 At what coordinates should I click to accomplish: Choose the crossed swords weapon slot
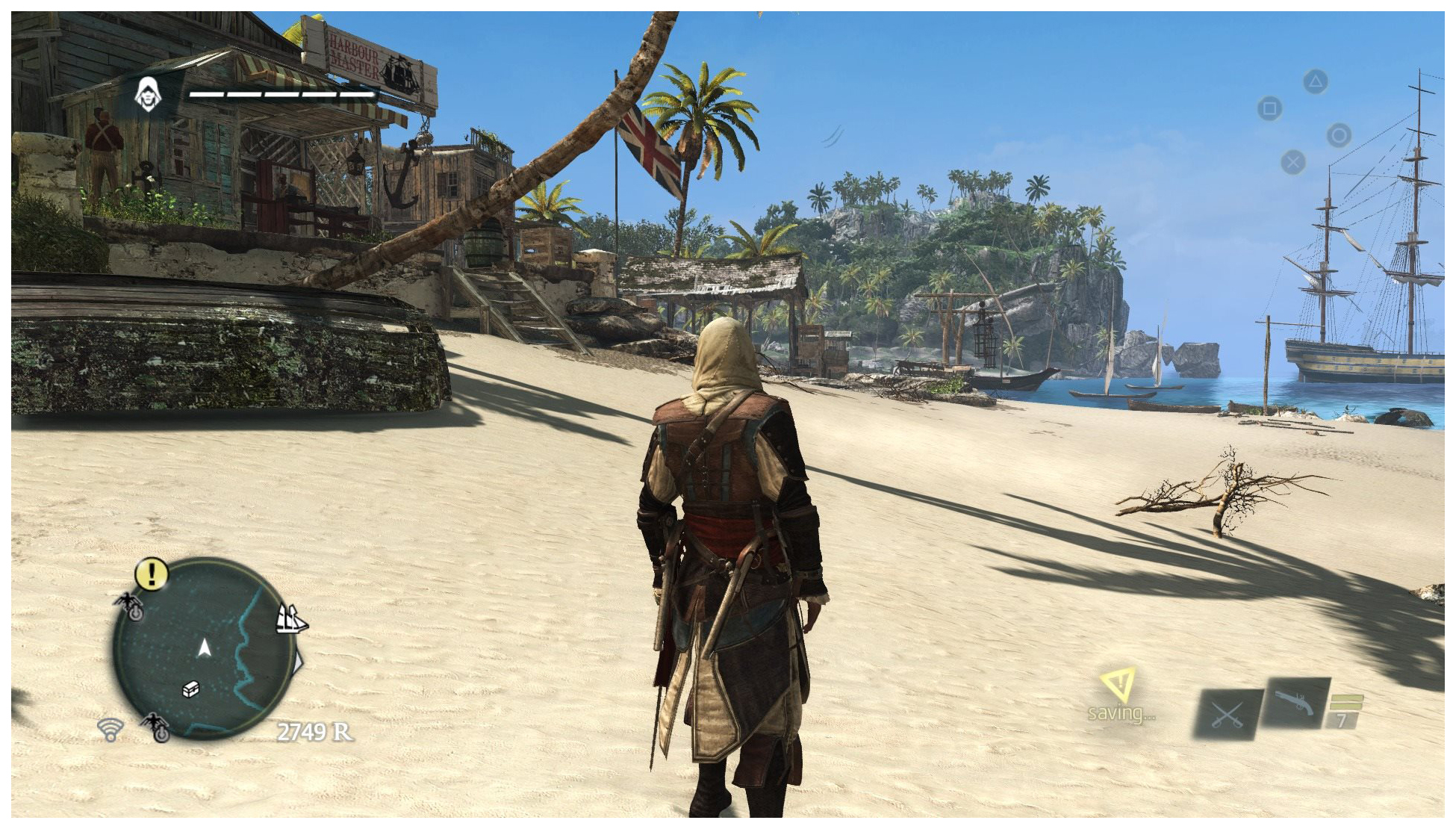coord(1227,715)
